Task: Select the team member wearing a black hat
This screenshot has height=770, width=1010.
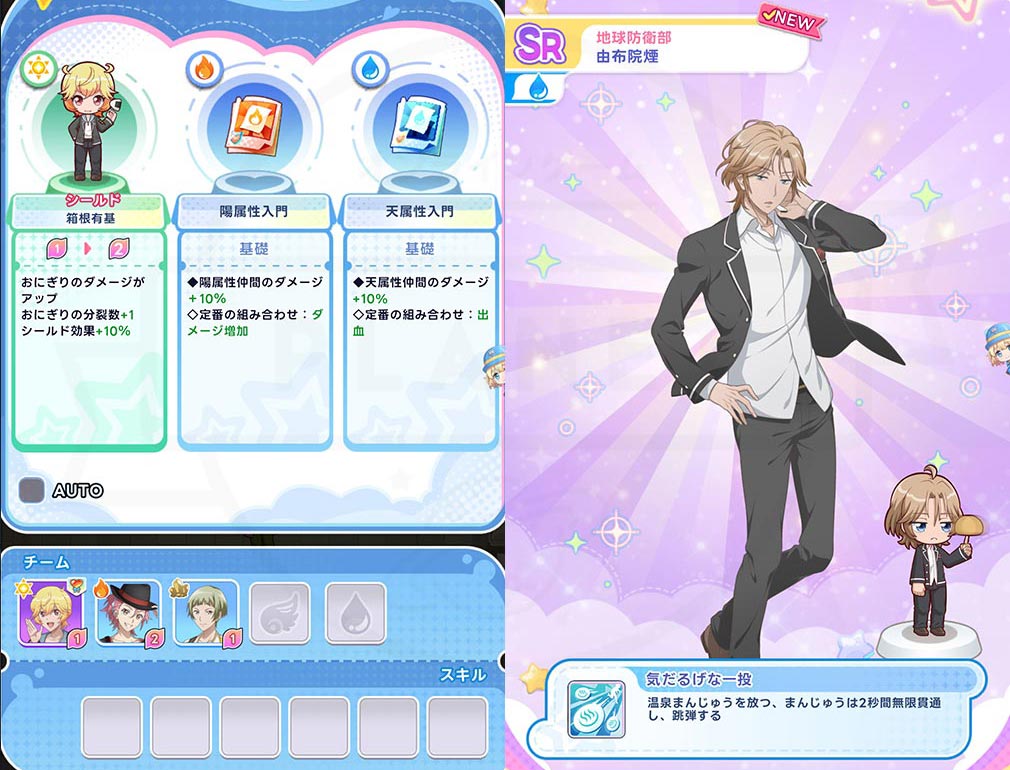Action: coord(127,612)
